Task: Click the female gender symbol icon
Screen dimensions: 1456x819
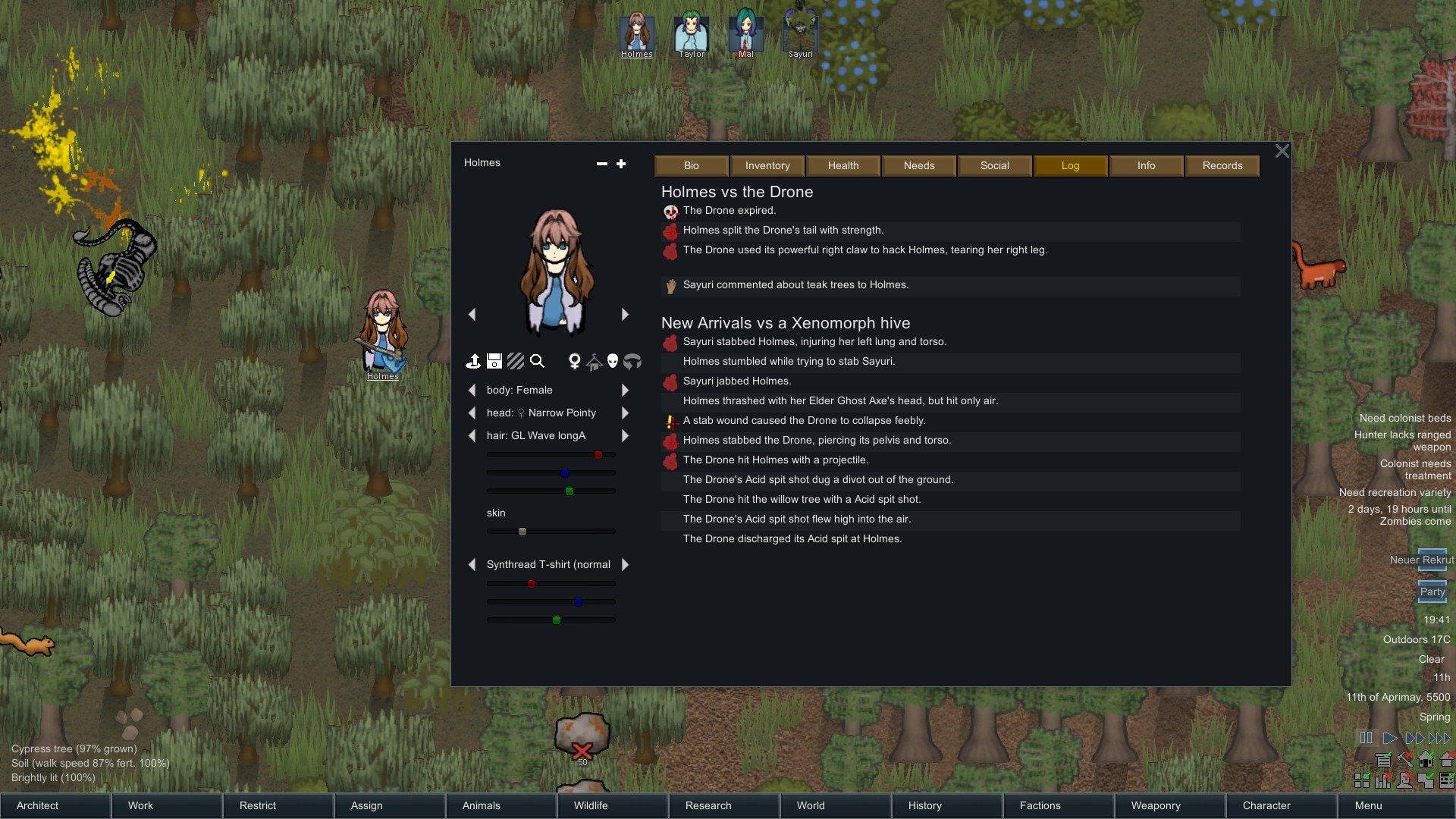Action: 575,362
